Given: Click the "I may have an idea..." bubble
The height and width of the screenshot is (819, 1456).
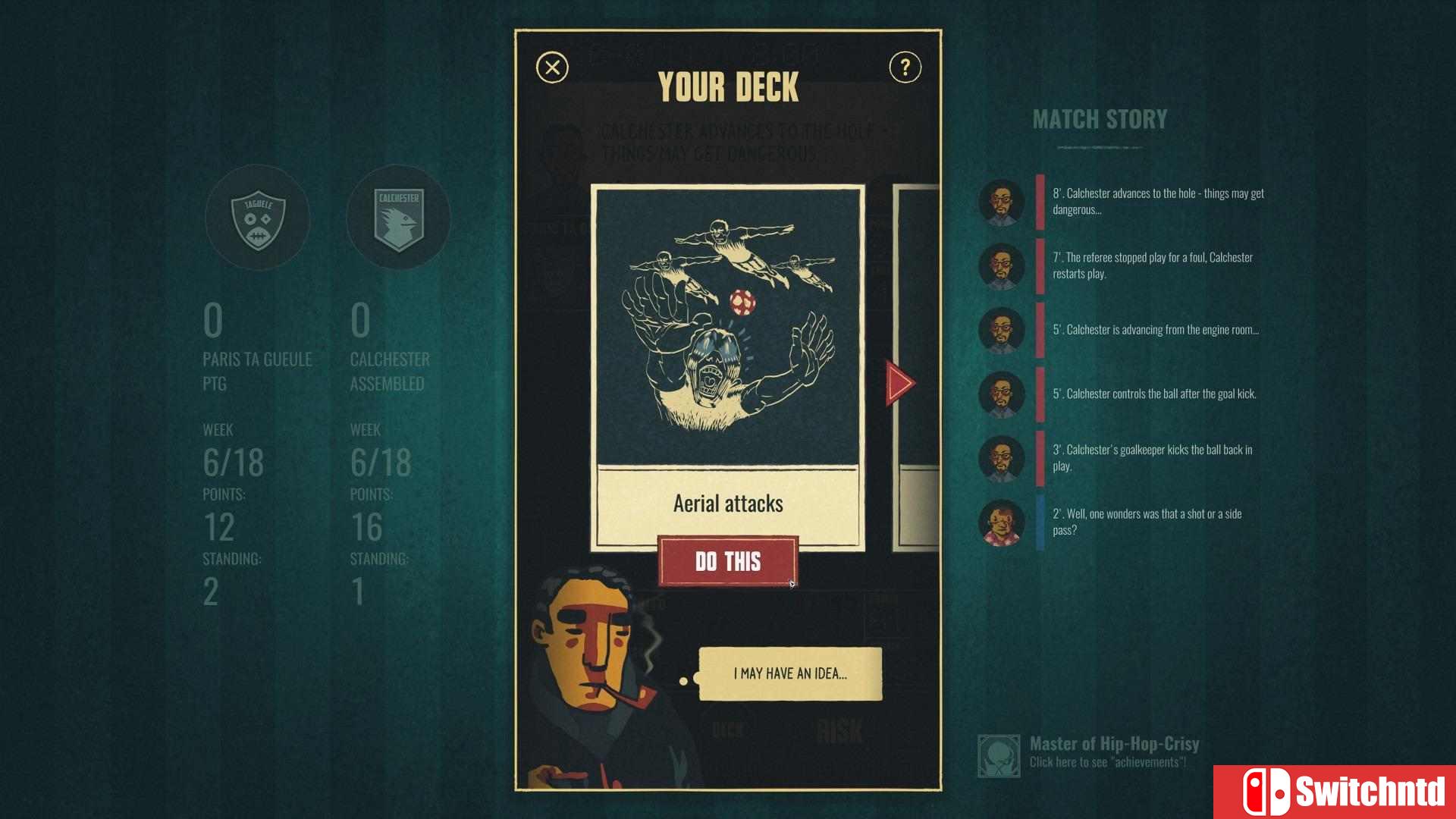Looking at the screenshot, I should point(789,673).
